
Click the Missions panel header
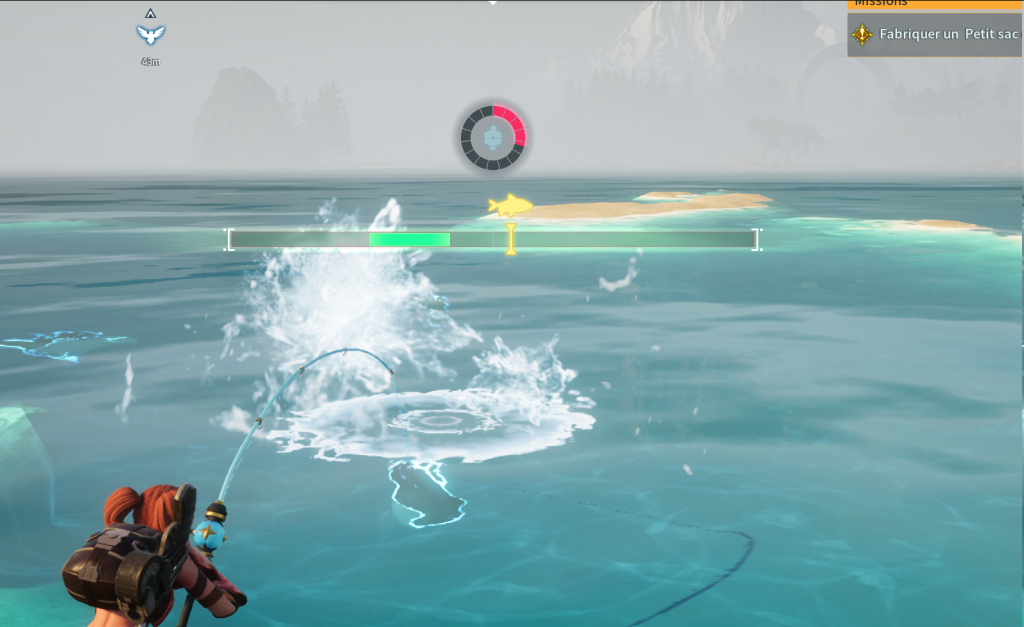(935, 4)
